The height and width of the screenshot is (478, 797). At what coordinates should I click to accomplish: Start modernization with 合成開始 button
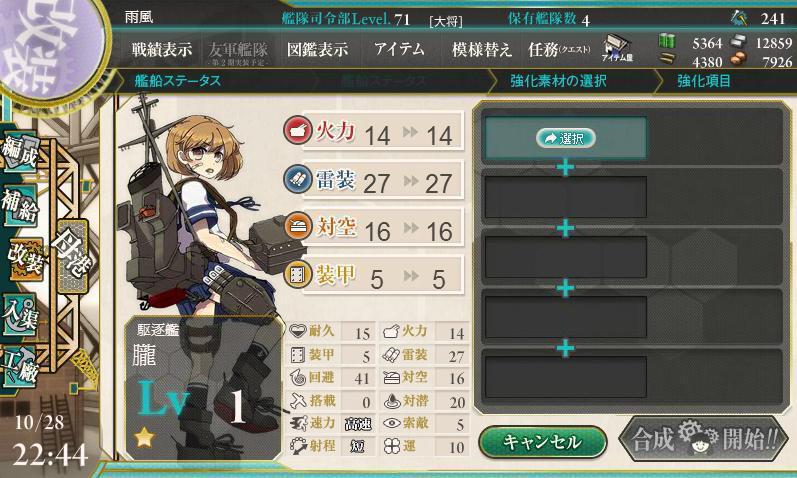coord(704,440)
